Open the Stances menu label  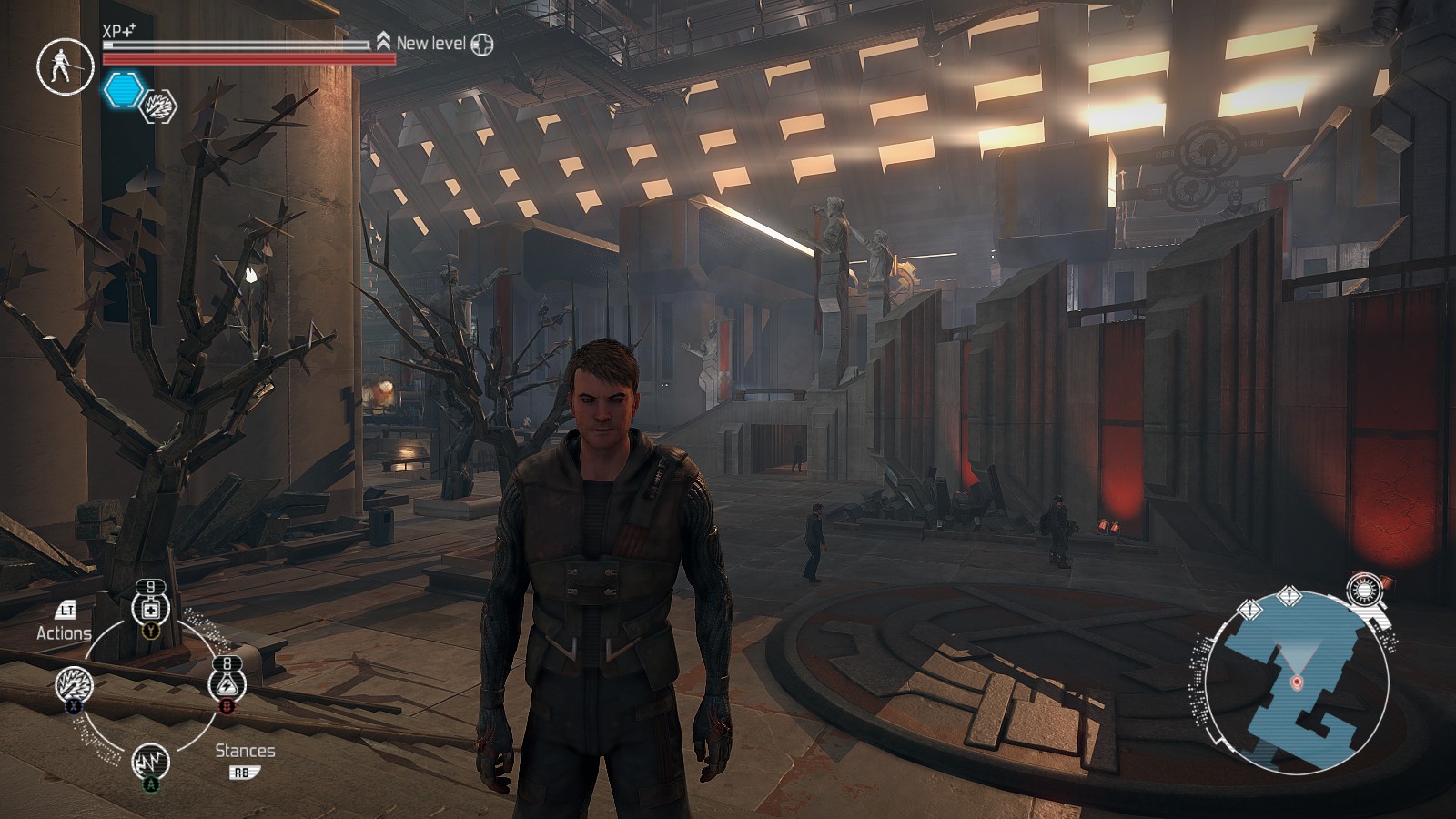pos(247,751)
